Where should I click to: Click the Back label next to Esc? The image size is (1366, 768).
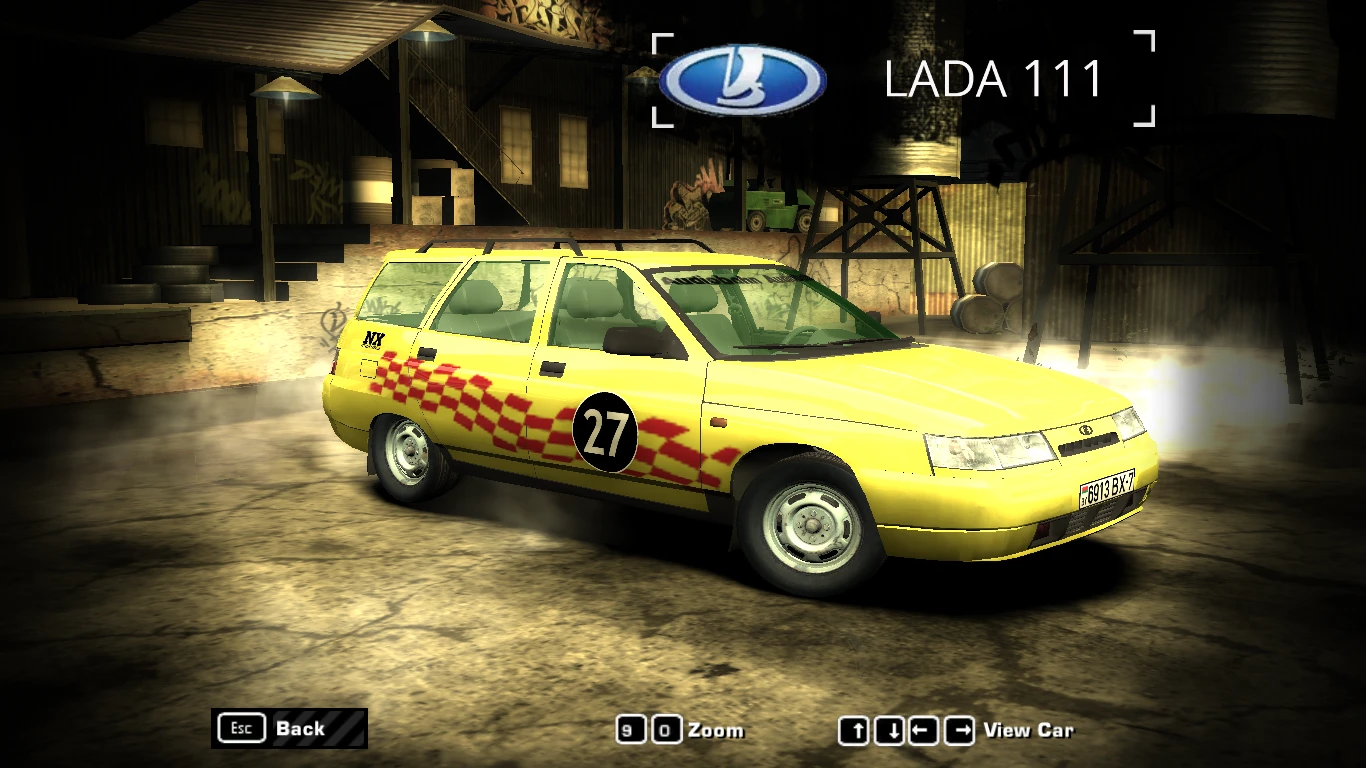302,729
